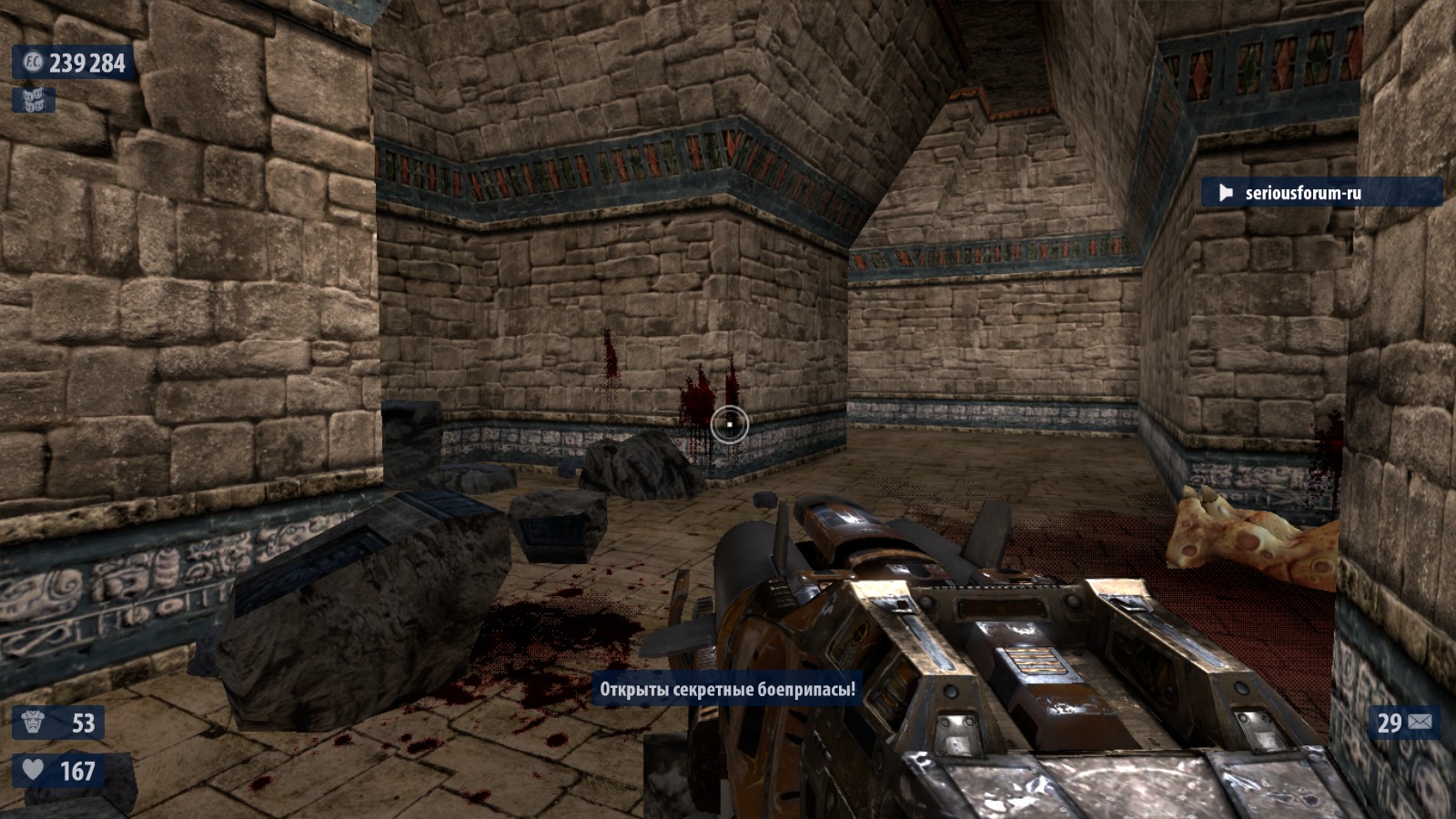
Task: Open the unread messages envelope icon
Action: point(1420,723)
